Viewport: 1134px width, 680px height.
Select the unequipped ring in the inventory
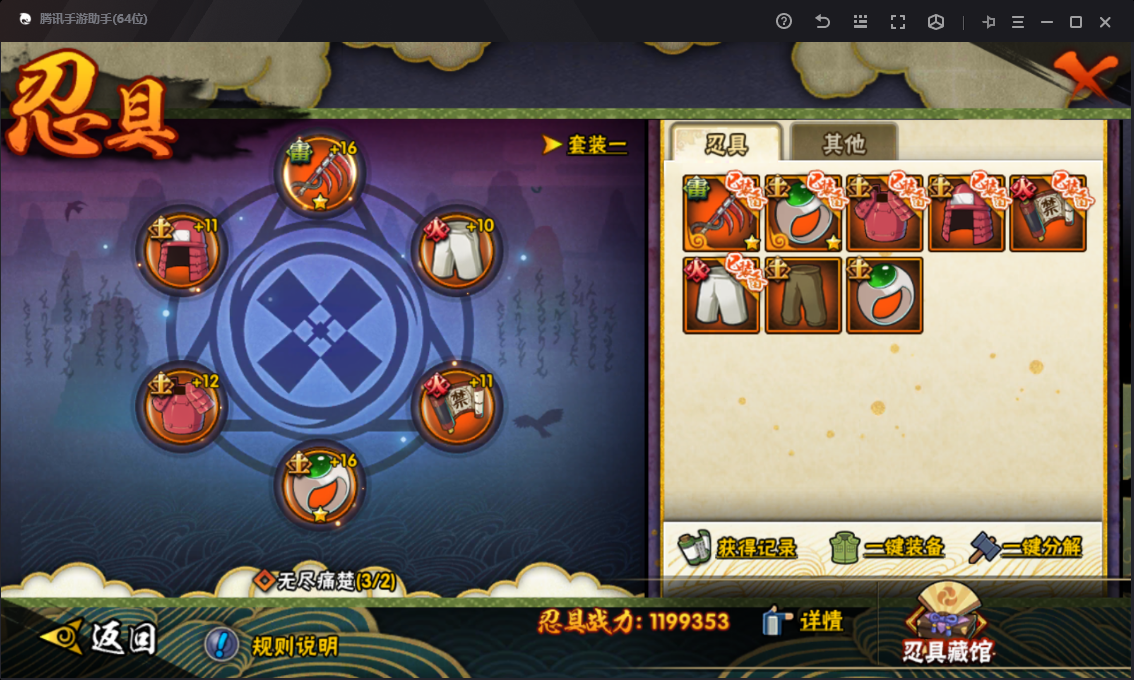coord(884,295)
